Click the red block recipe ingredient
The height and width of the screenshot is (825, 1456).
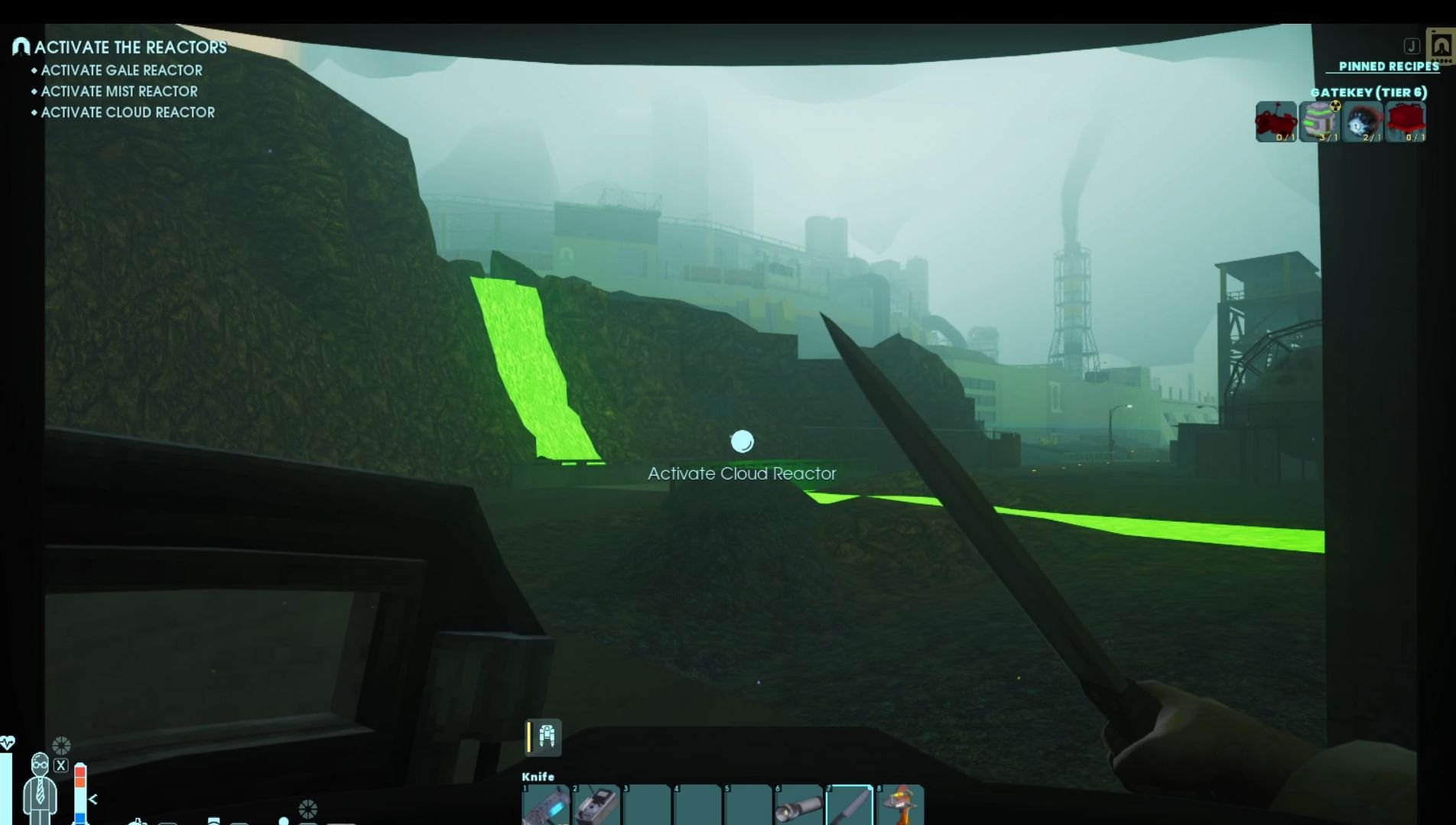1406,122
